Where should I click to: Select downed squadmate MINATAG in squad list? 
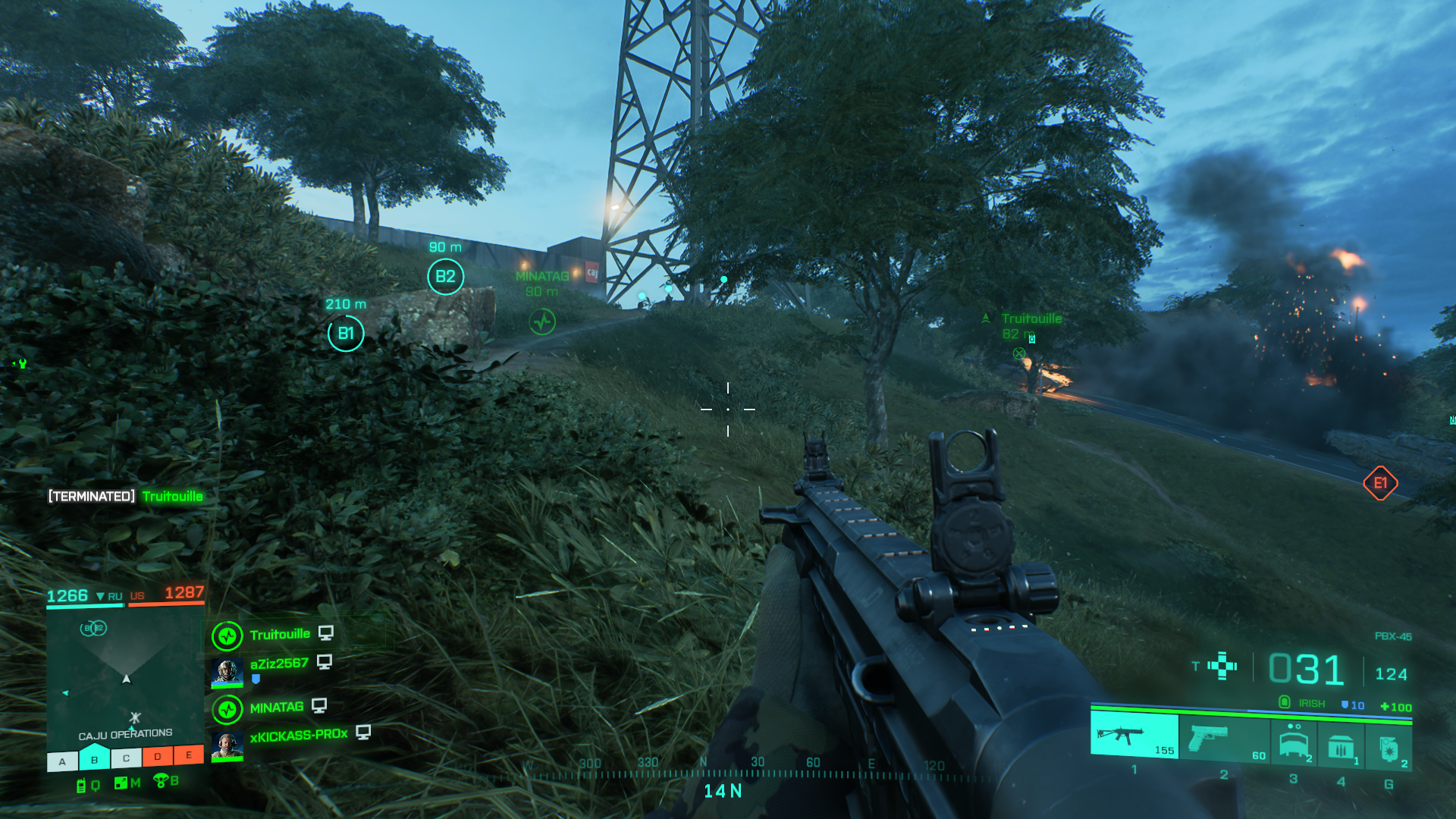276,708
